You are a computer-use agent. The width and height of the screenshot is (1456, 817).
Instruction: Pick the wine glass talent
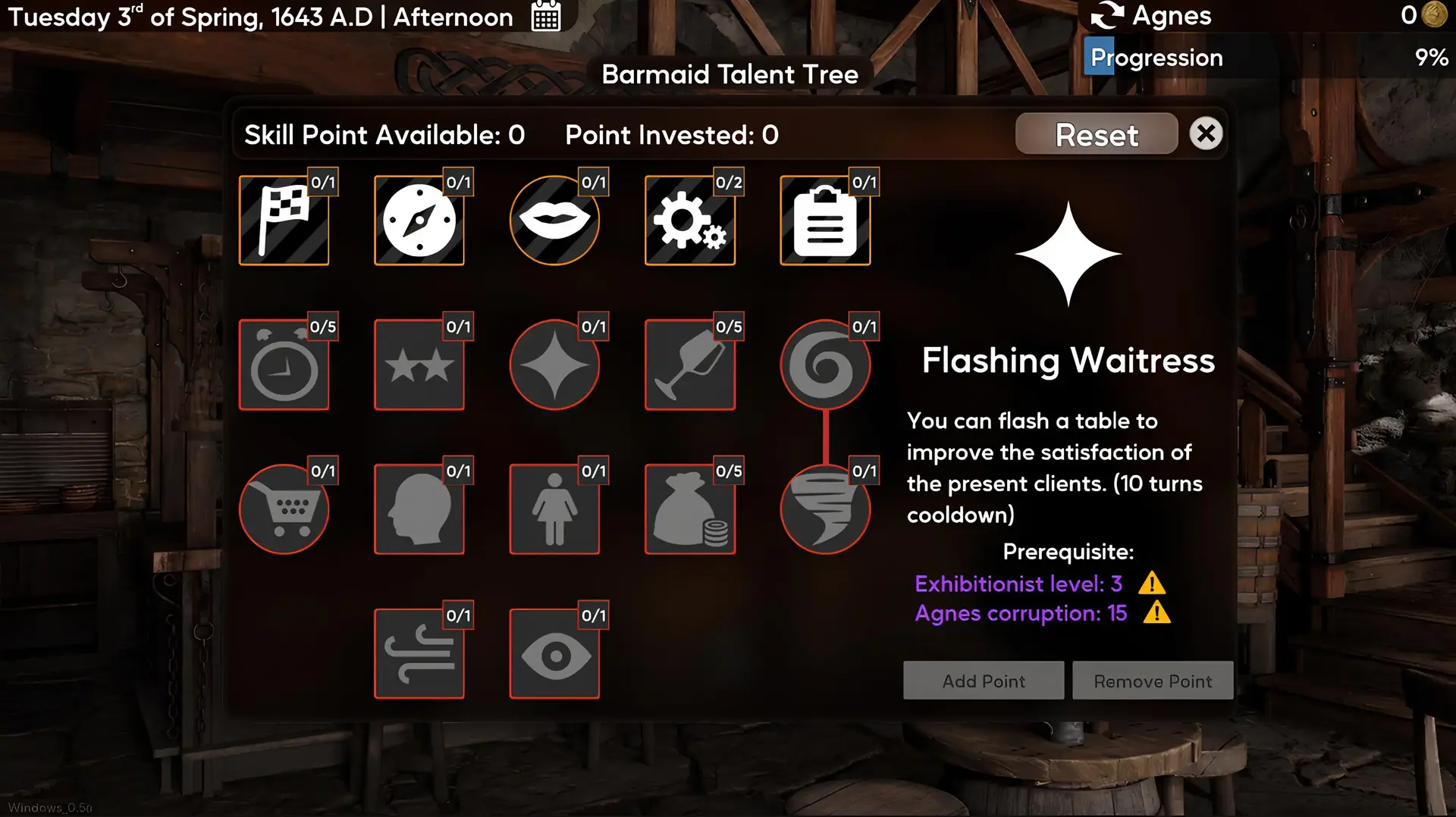689,365
